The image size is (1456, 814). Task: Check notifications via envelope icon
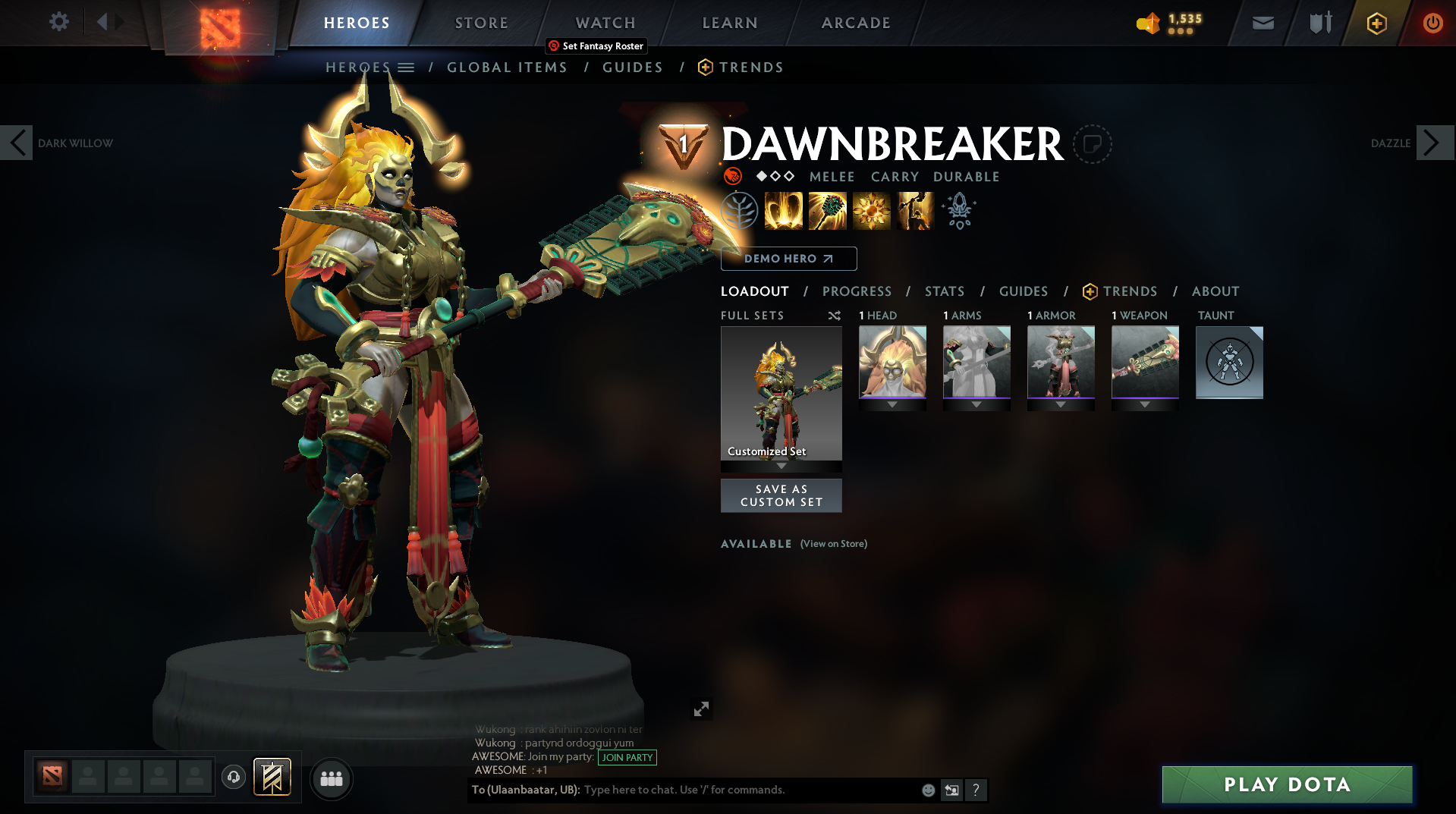1263,23
